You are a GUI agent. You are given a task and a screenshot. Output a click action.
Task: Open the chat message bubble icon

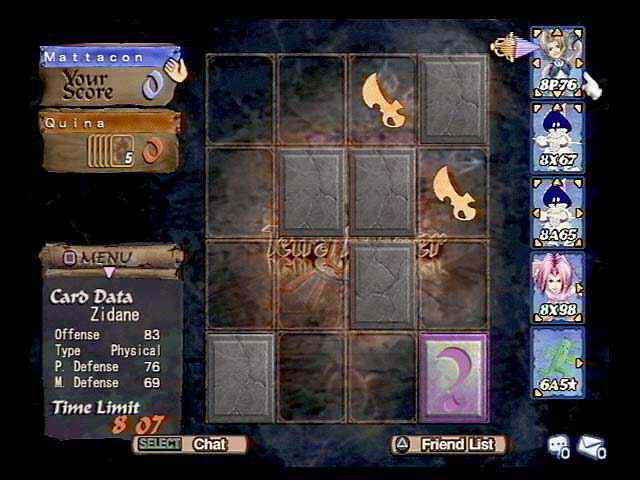tap(557, 446)
